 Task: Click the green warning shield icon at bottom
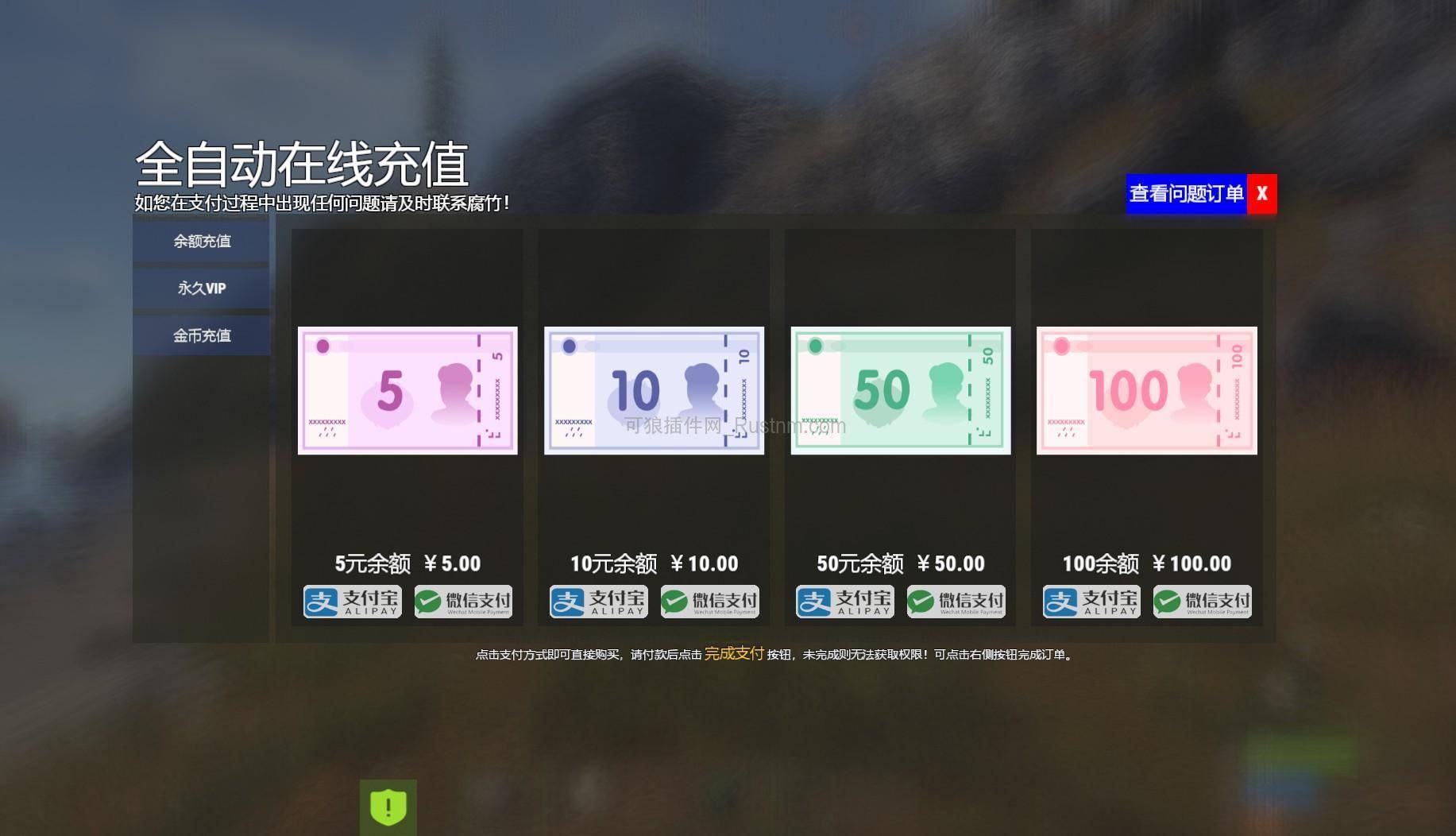[x=387, y=807]
